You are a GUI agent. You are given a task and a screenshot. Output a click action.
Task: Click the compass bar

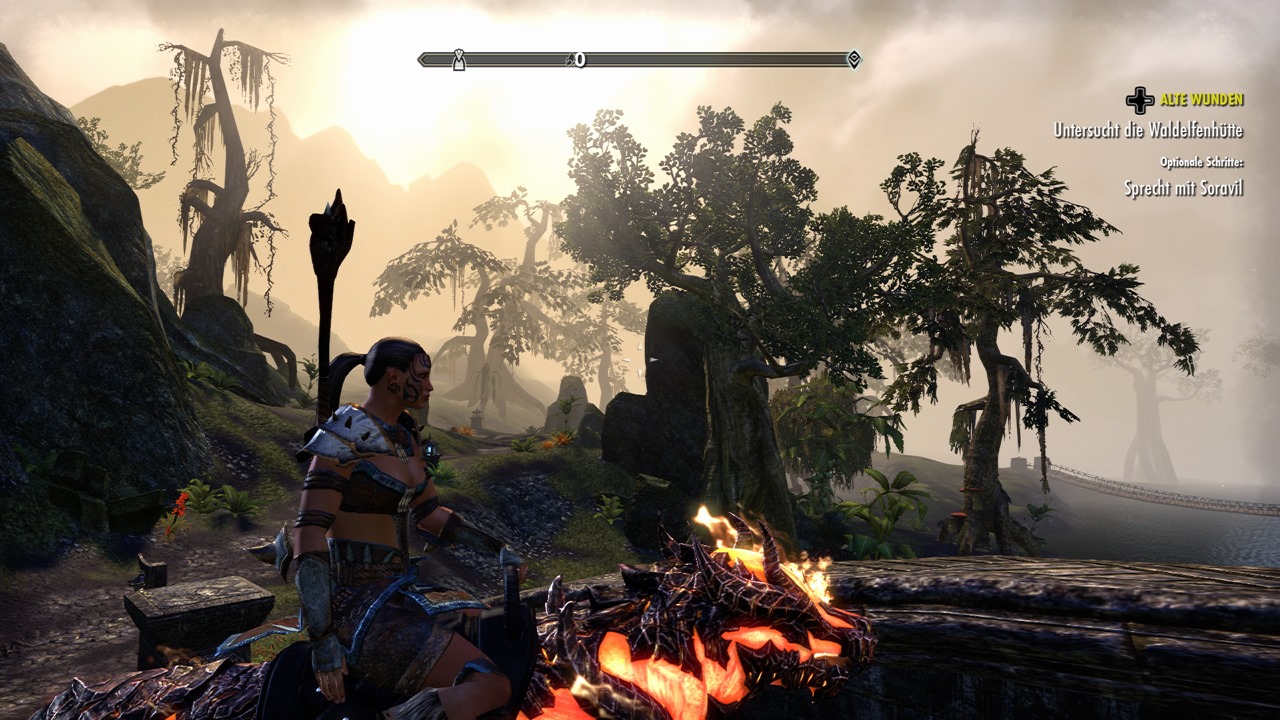640,60
